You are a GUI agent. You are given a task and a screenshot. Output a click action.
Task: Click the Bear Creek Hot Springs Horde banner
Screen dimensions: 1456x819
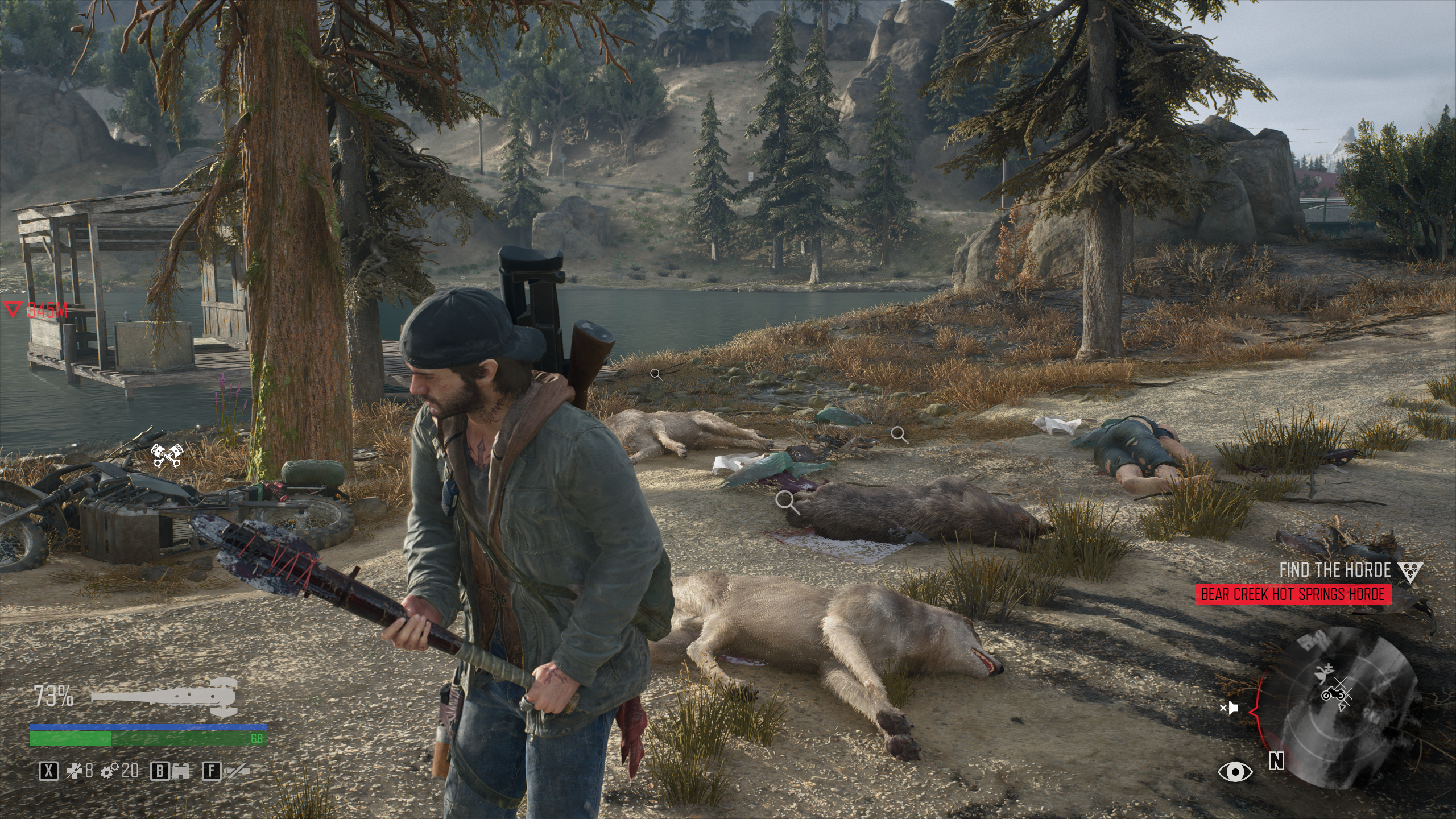(x=1292, y=595)
